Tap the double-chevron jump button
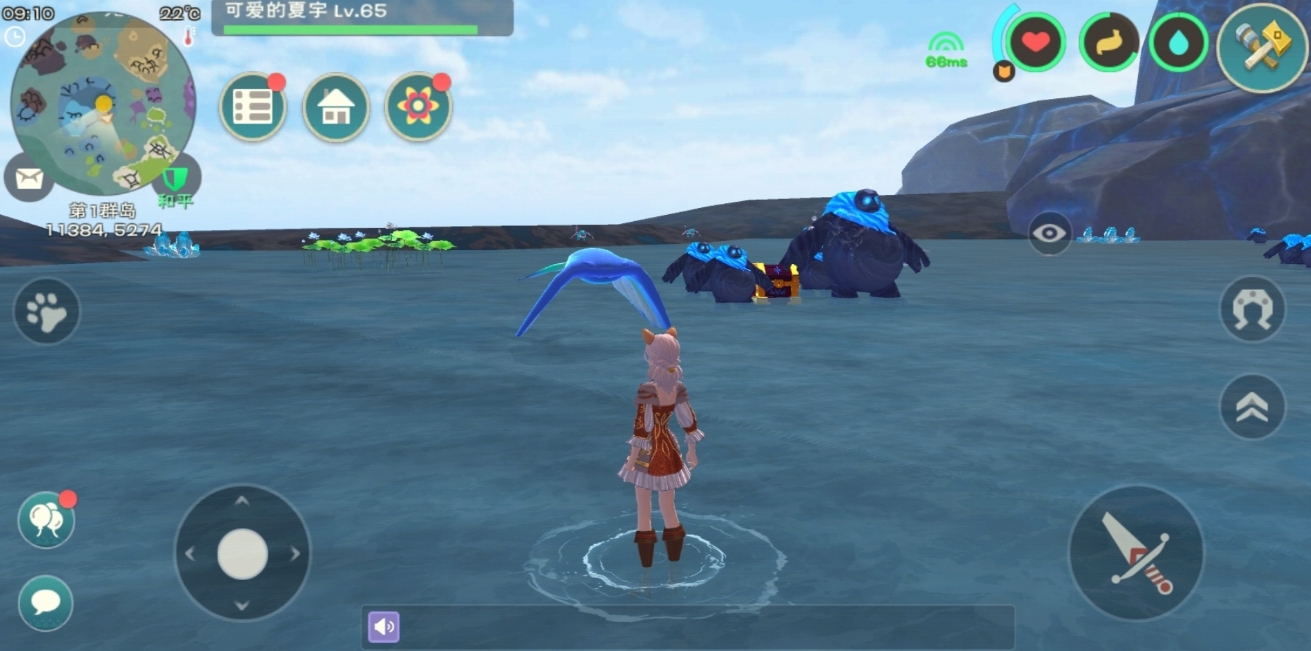This screenshot has width=1311, height=651. tap(1252, 406)
